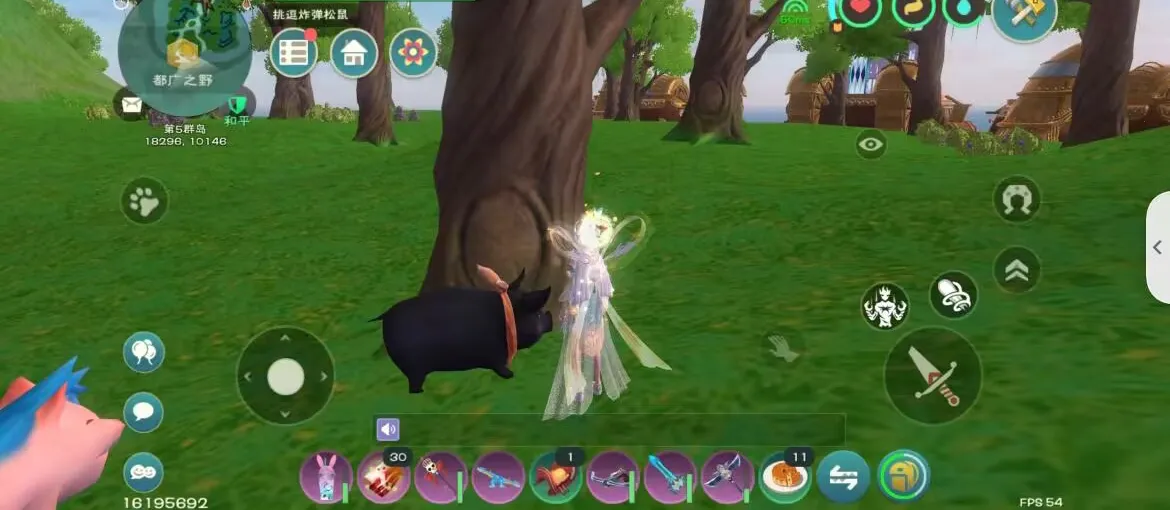The width and height of the screenshot is (1170, 510).
Task: Toggle the green shield peace mode
Action: coord(237,104)
